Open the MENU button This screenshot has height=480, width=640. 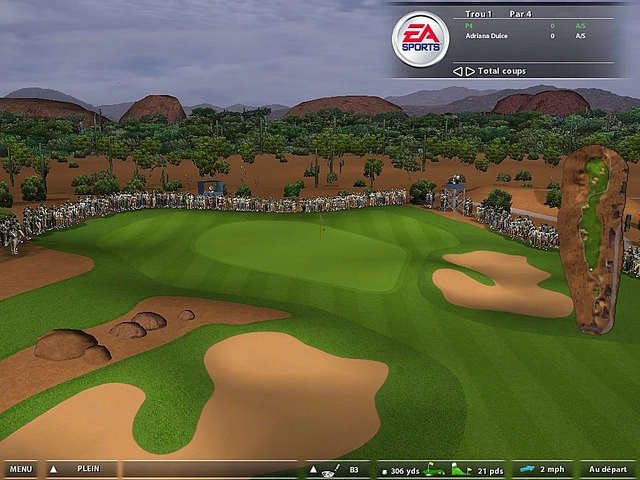20,469
